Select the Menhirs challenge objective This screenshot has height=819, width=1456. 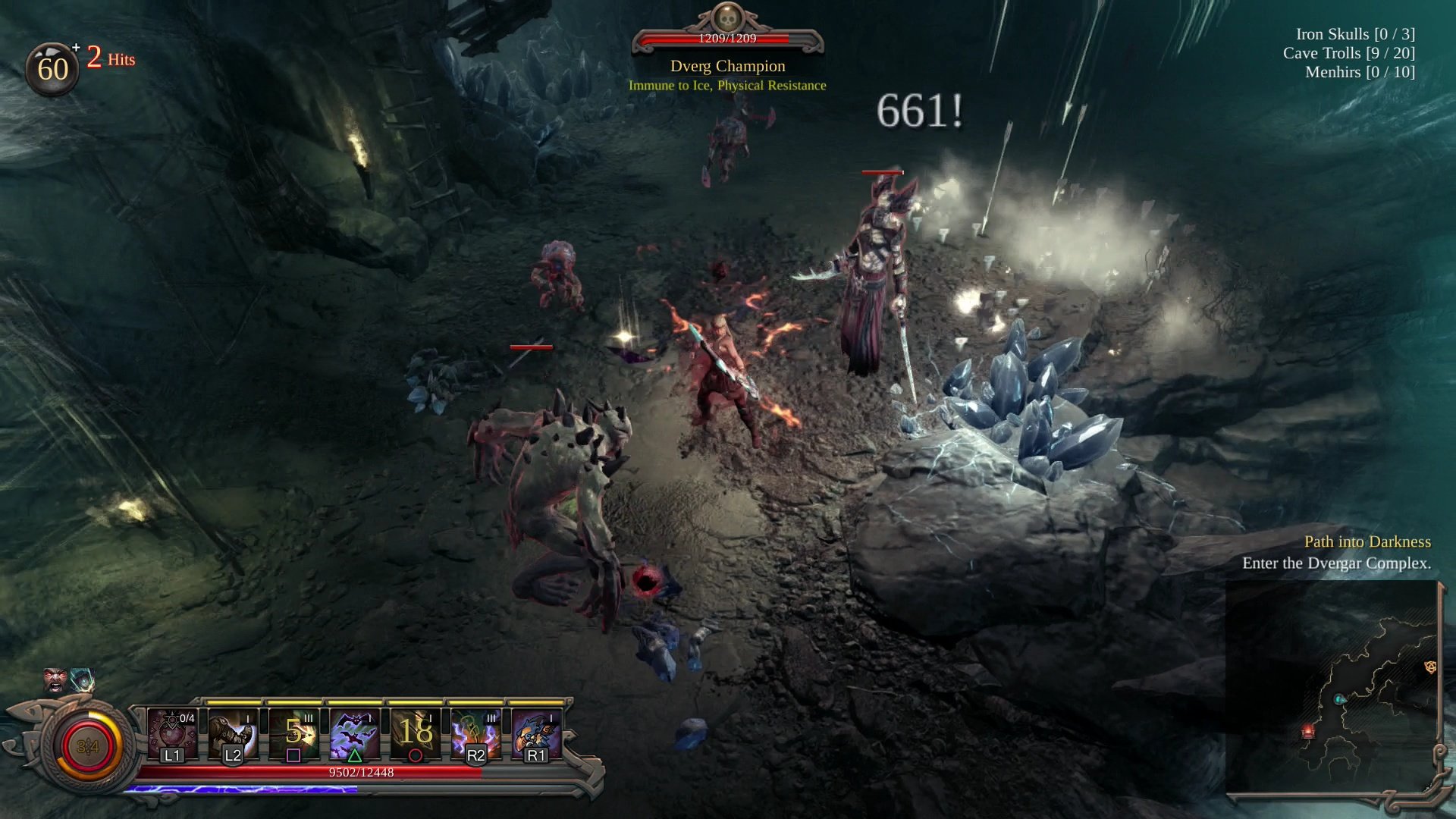(x=1359, y=72)
